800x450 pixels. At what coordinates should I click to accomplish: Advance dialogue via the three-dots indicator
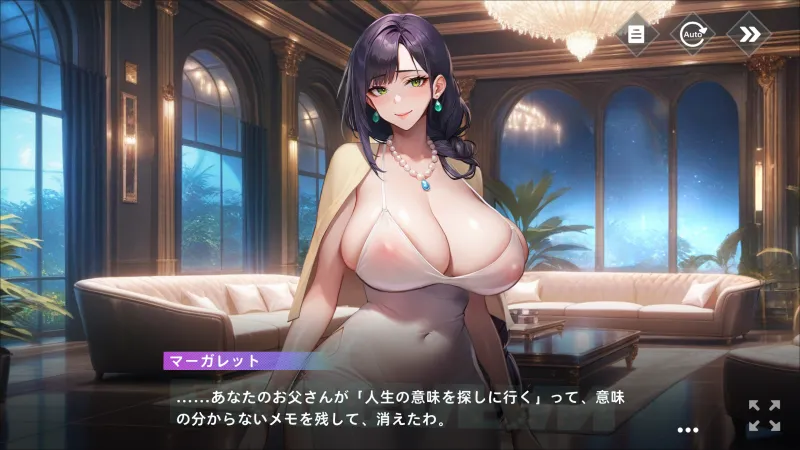[x=687, y=430]
